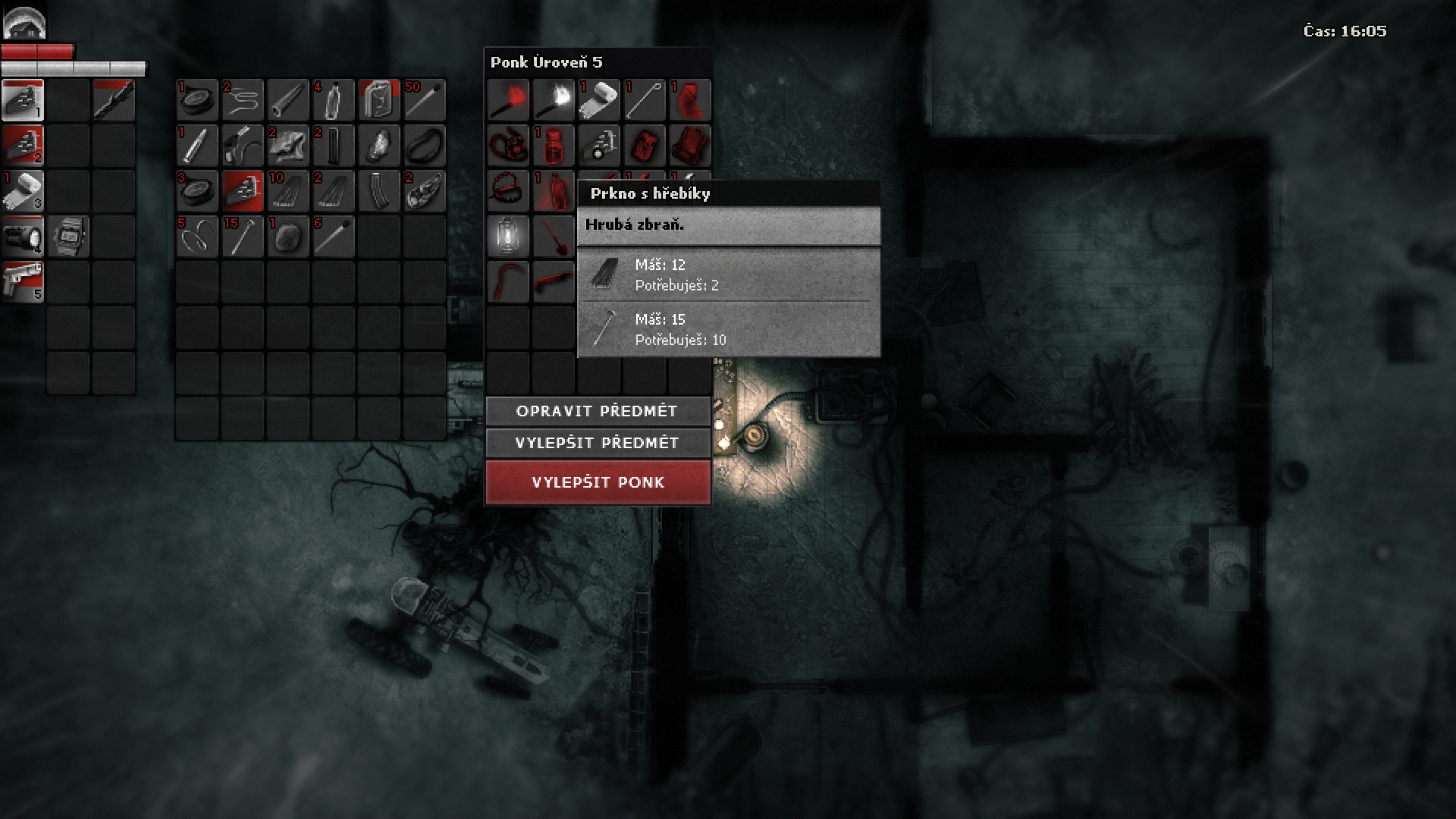Viewport: 1456px width, 819px height.
Task: Select the stack of 50 matches
Action: (425, 100)
